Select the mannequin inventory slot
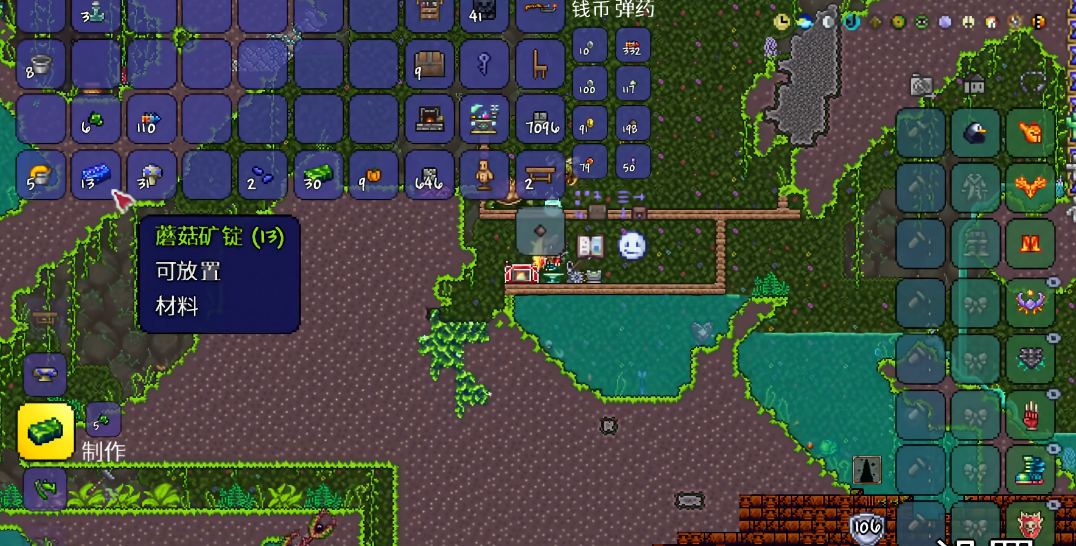1076x546 pixels. [x=485, y=175]
